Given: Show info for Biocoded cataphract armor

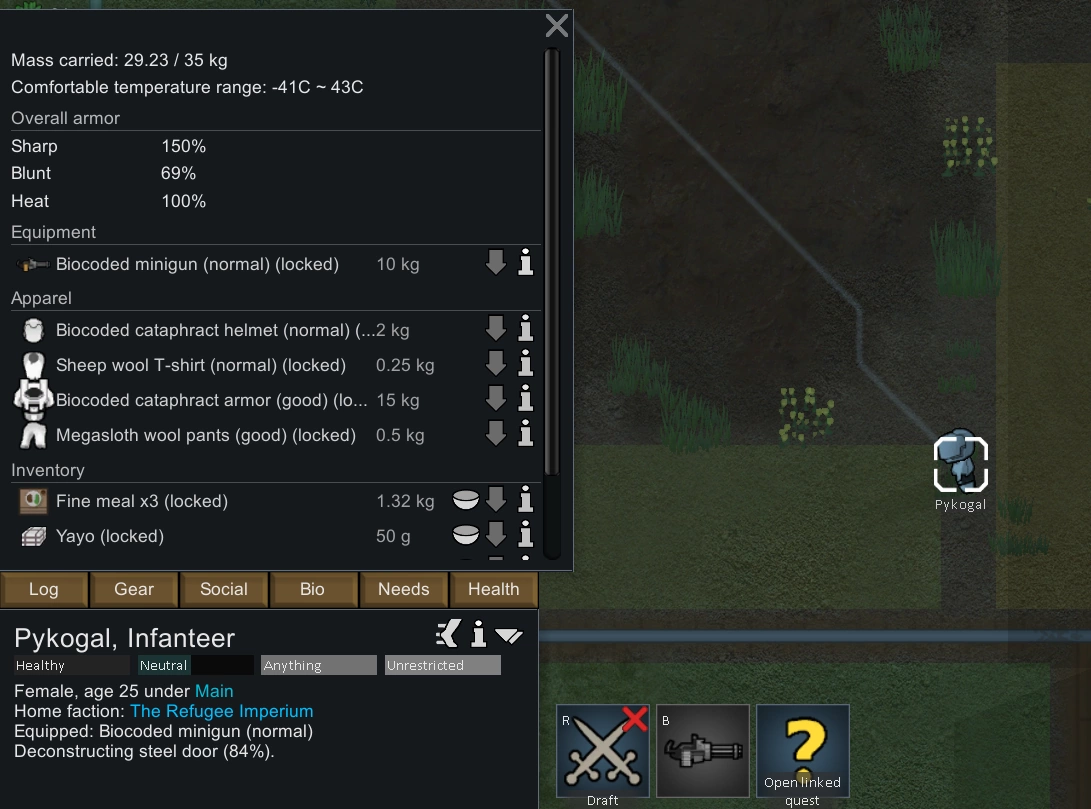Looking at the screenshot, I should coord(526,400).
